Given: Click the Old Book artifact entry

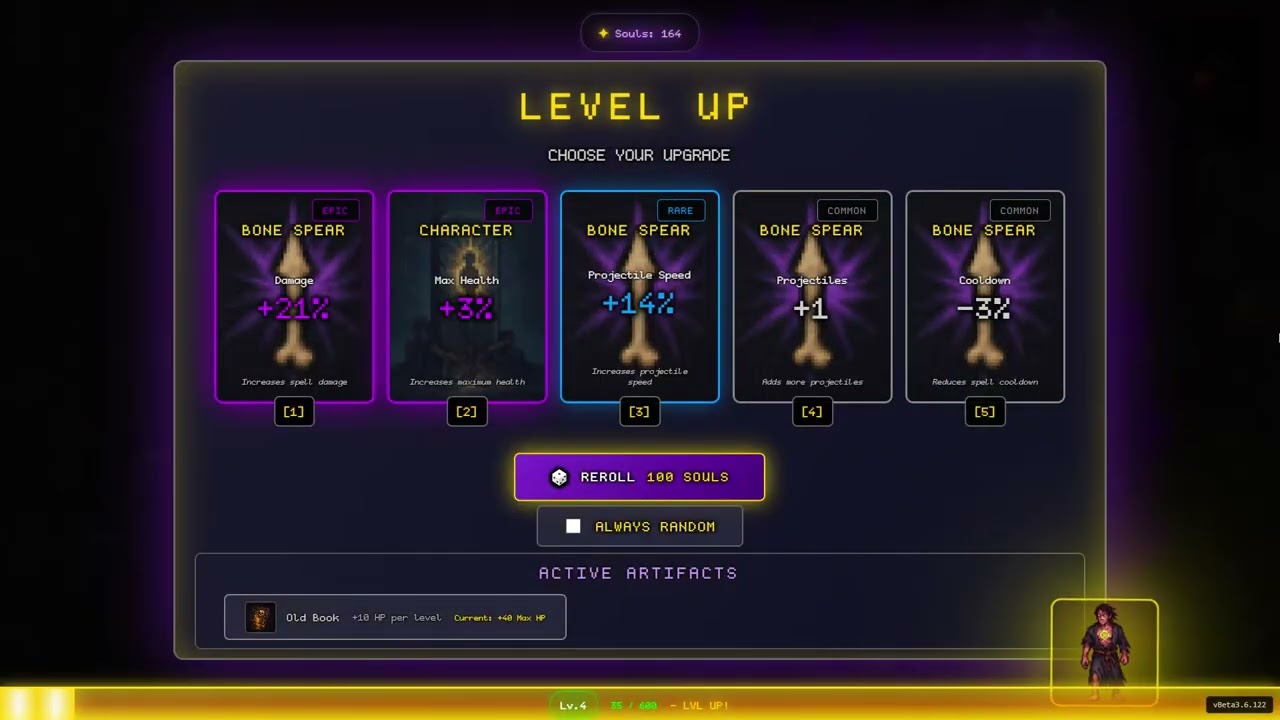Looking at the screenshot, I should 395,617.
